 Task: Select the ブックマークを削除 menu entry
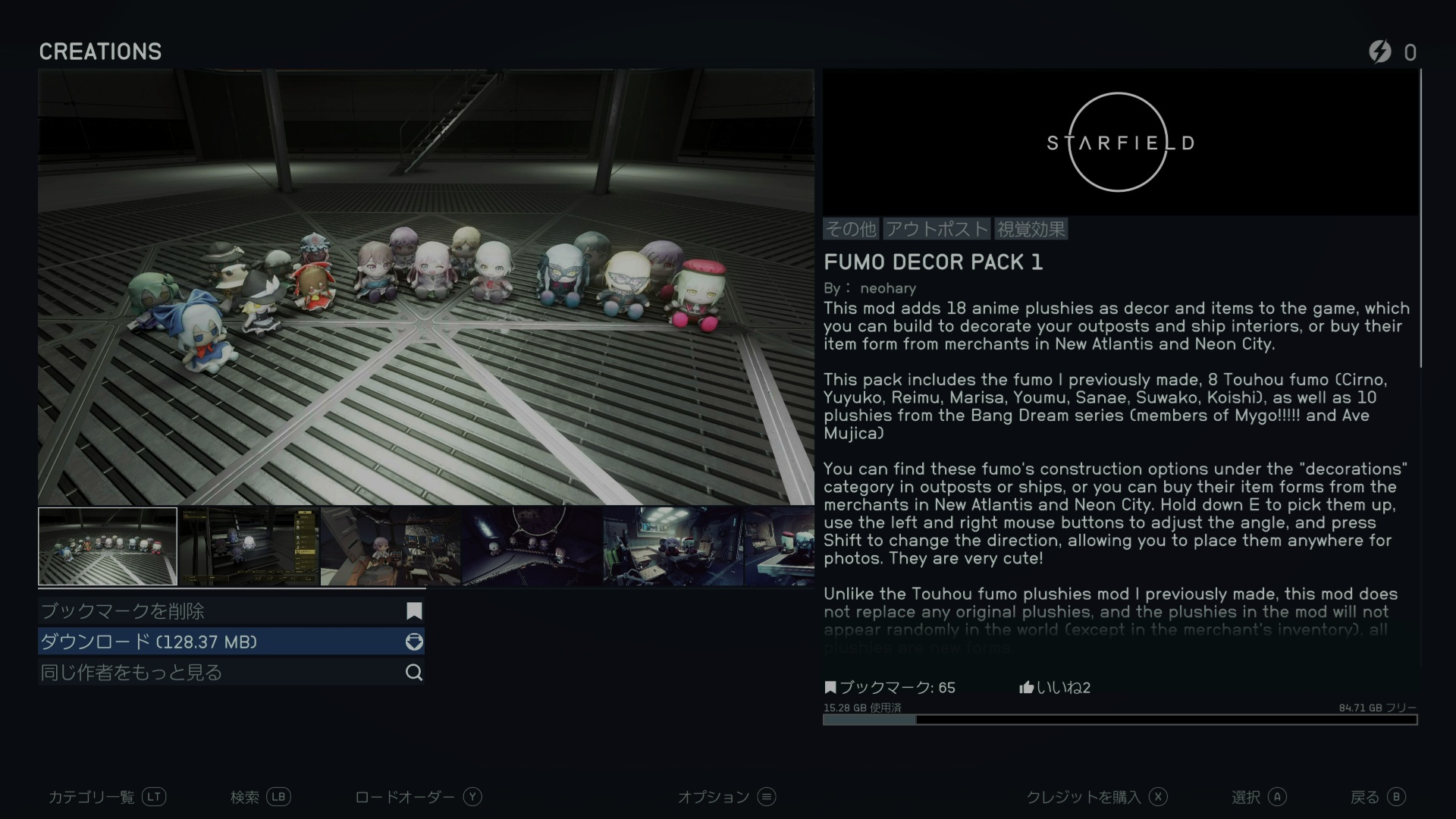tap(231, 611)
